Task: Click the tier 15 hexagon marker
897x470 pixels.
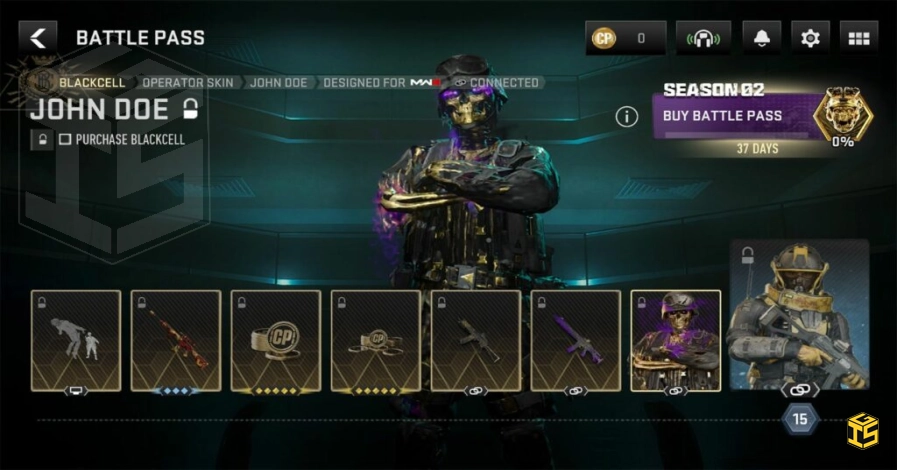Action: (799, 420)
